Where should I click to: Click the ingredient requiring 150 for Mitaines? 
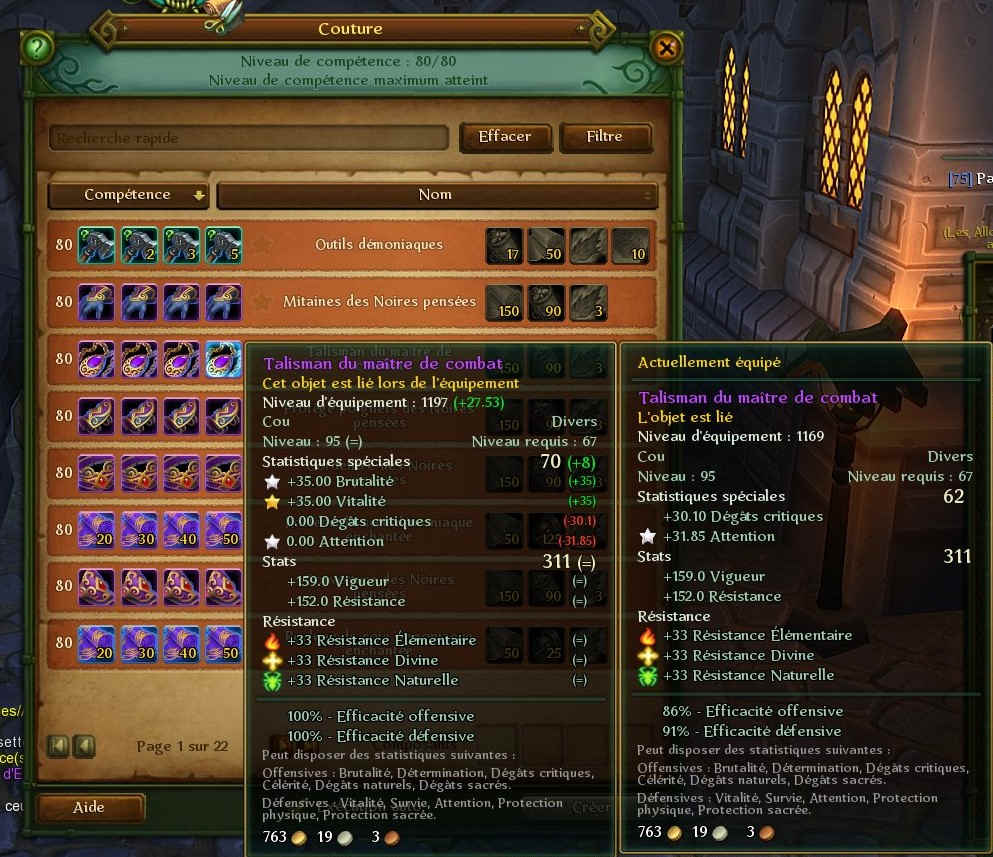(x=504, y=303)
